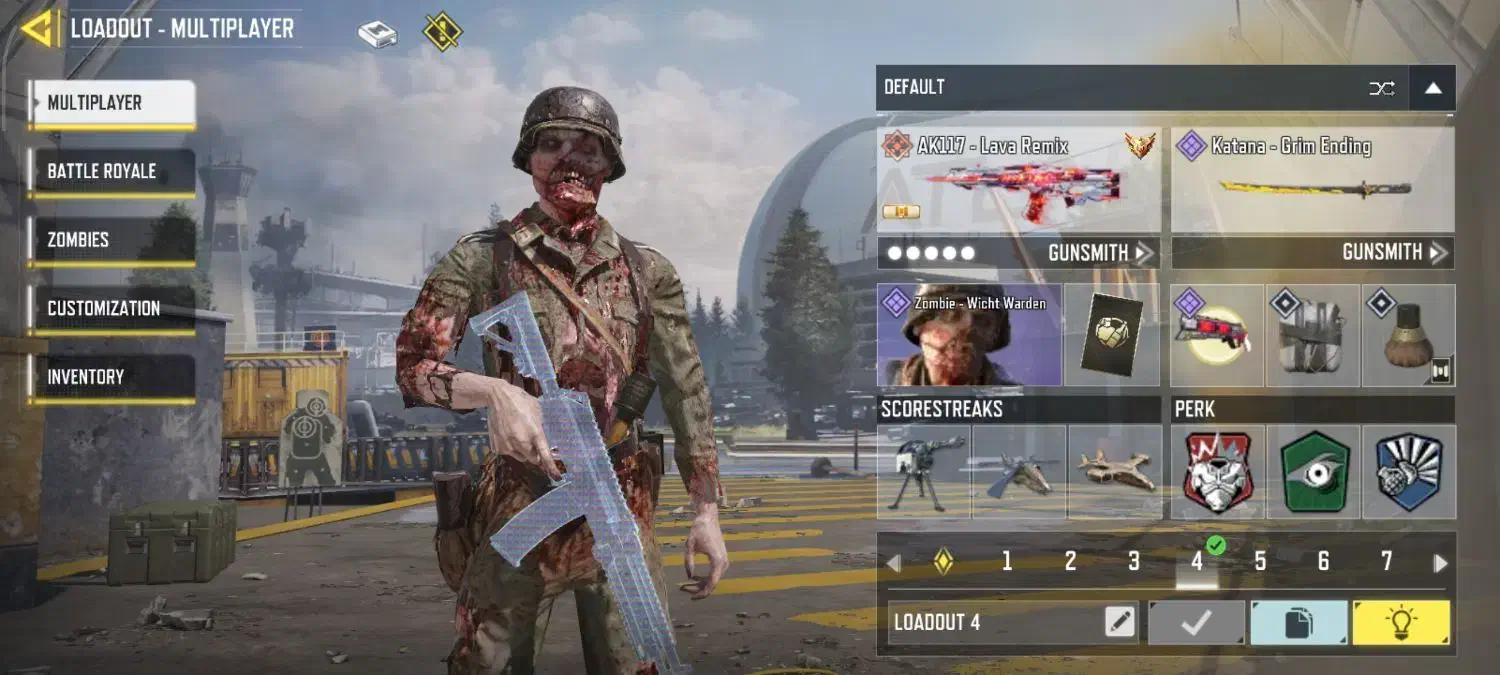Tap the yellow lightbulb recommendation button
Viewport: 1500px width, 675px height.
pos(1400,623)
